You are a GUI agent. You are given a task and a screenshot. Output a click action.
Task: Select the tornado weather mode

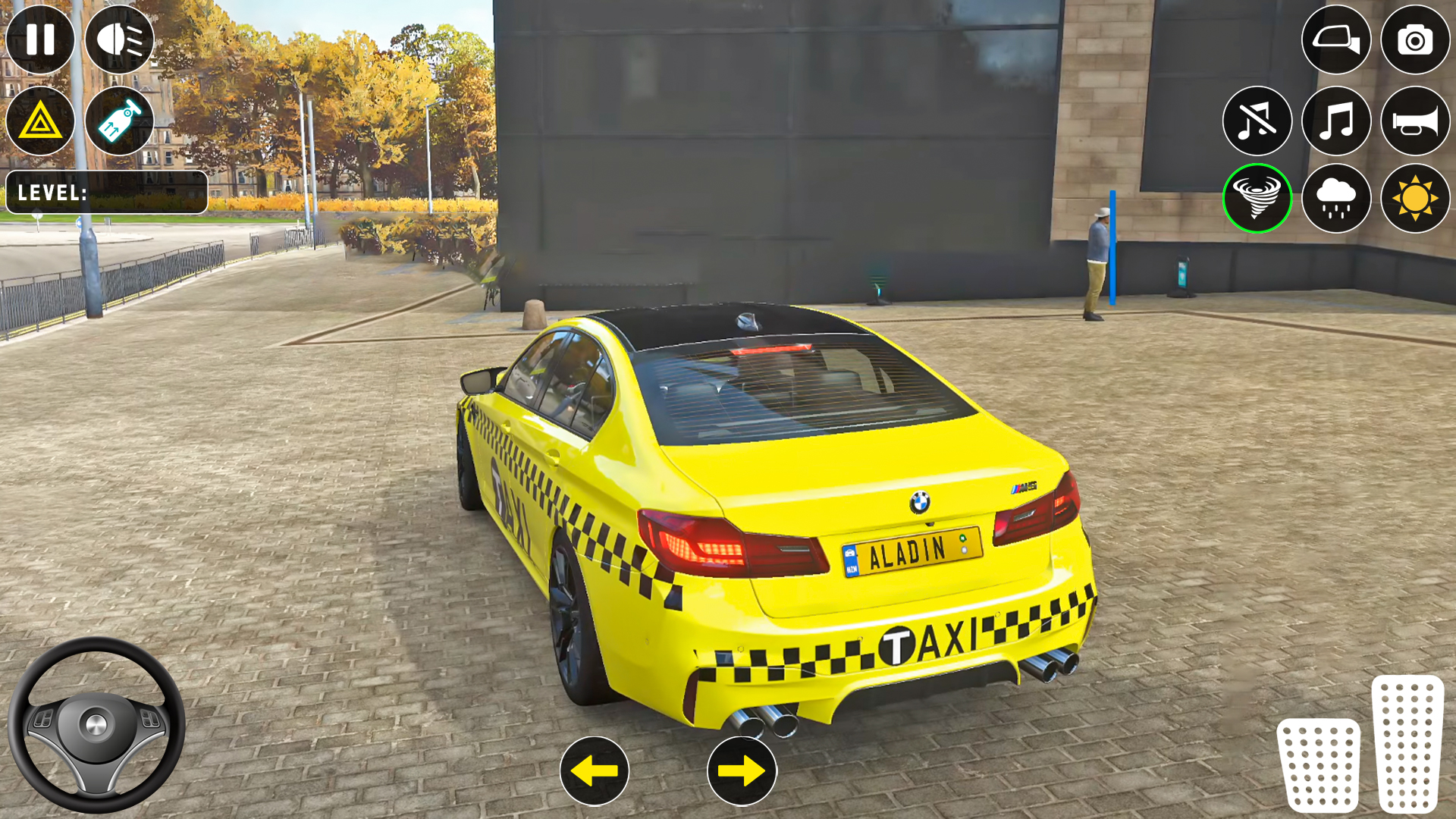pos(1257,199)
